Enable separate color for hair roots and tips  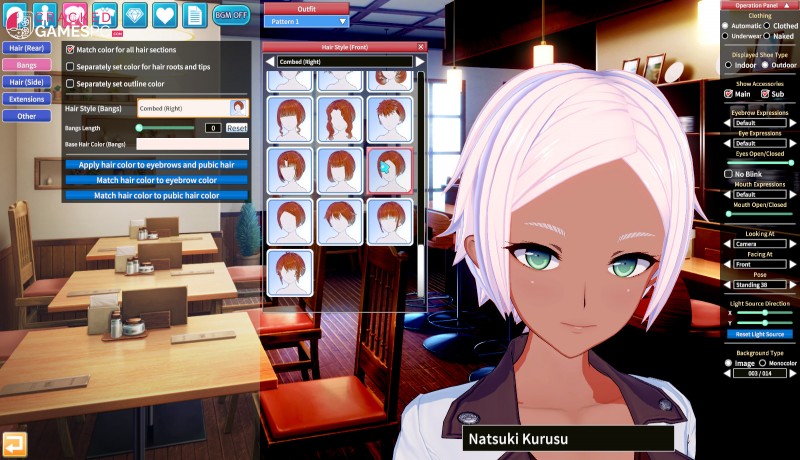70,66
